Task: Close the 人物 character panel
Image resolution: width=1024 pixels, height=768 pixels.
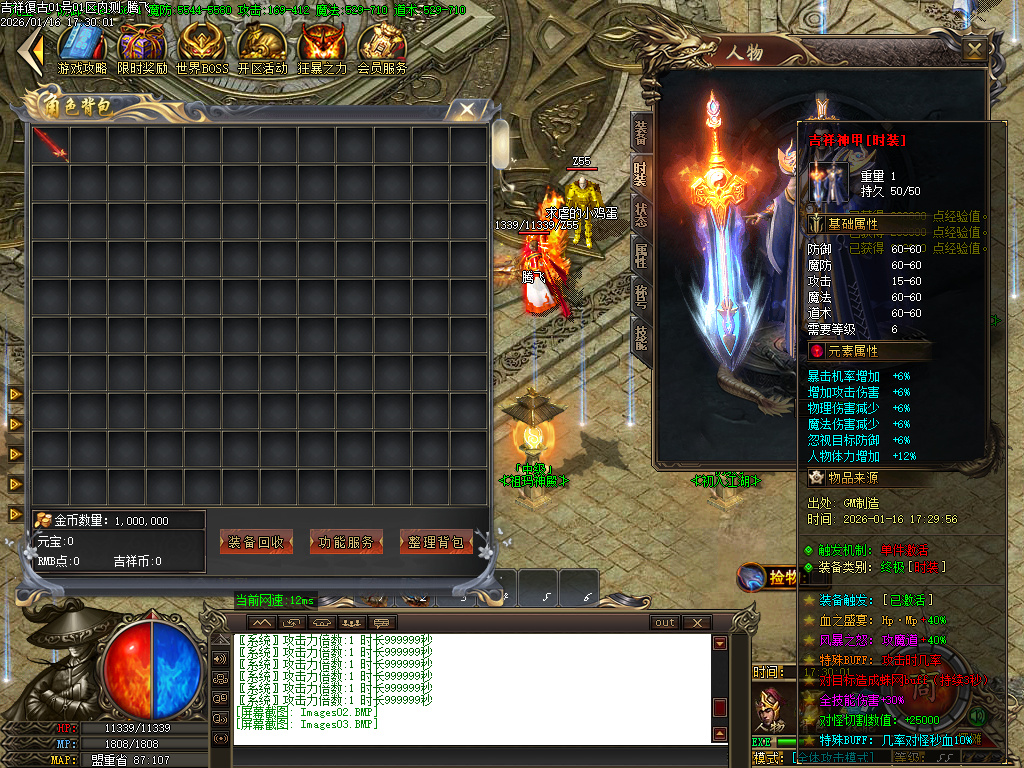Action: coord(975,49)
